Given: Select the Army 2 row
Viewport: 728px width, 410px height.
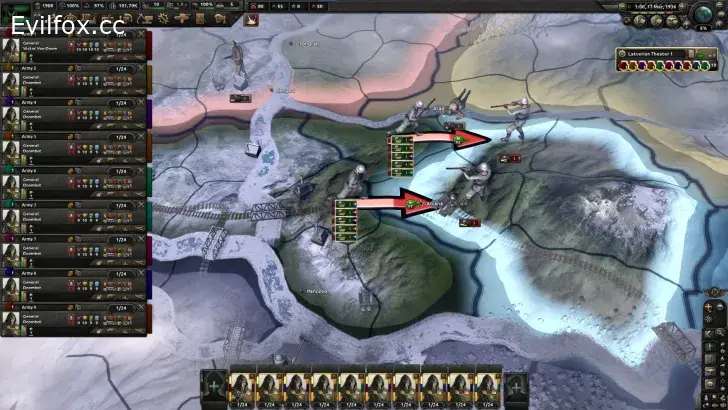Looking at the screenshot, I should coord(70,79).
